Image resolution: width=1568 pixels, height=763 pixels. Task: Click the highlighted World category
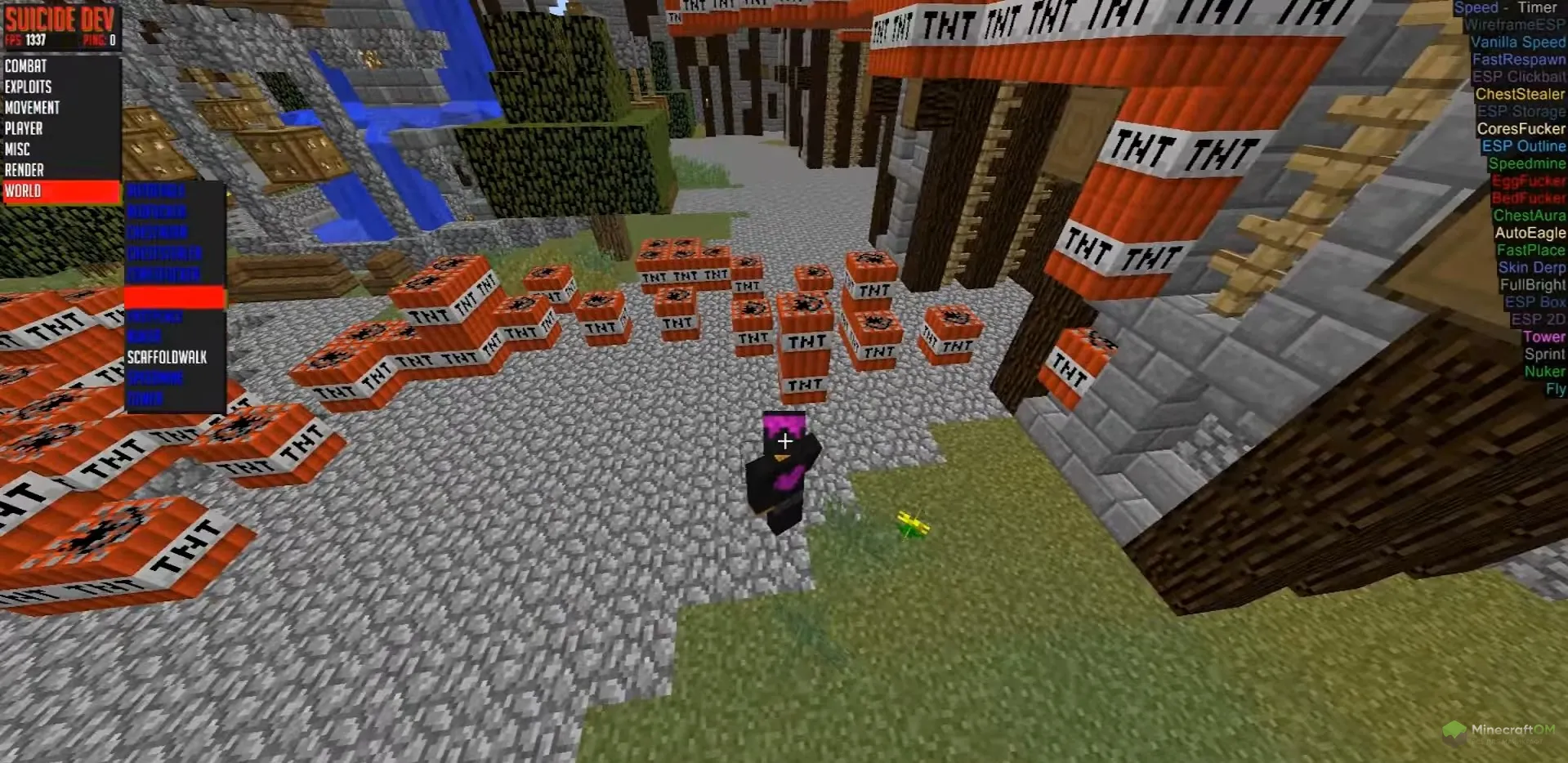[60, 191]
